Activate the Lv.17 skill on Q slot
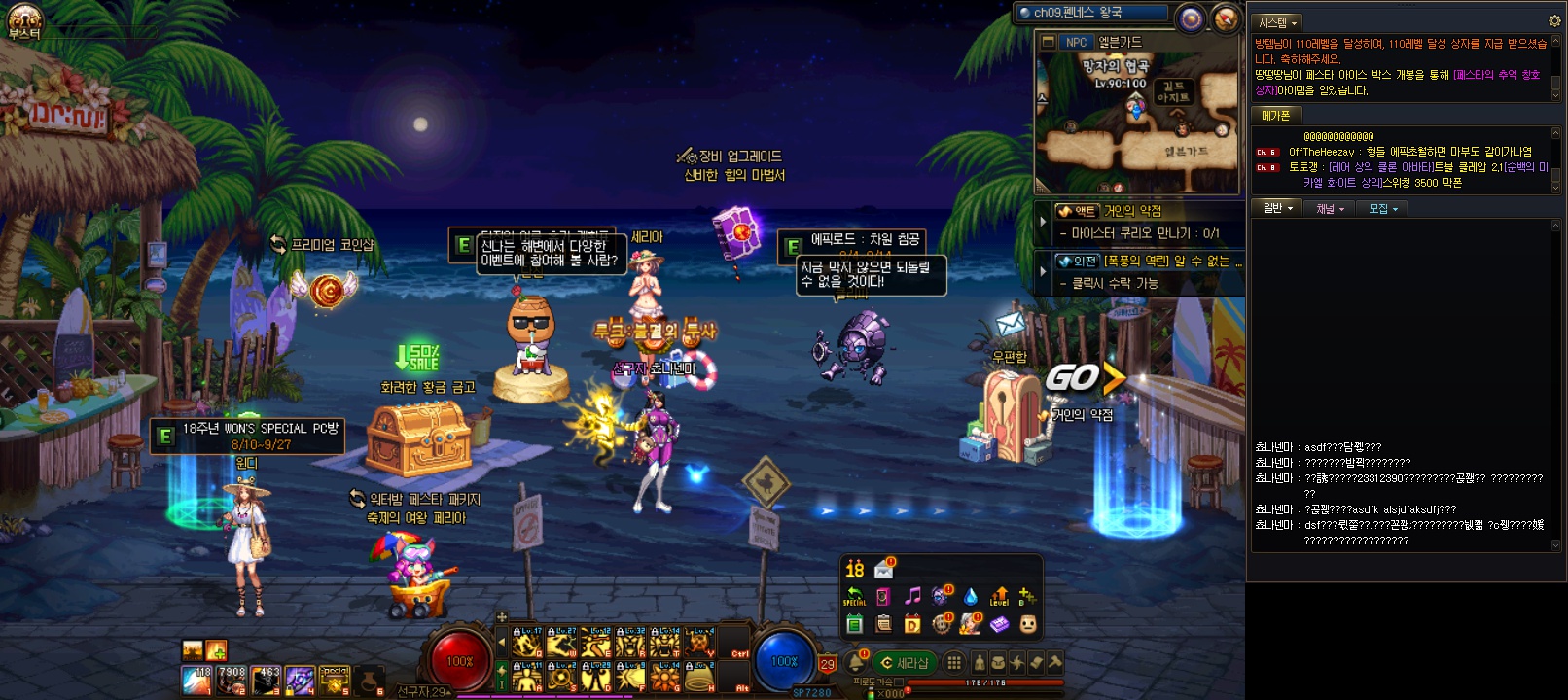Screen dimensions: 1568x700 tap(526, 644)
